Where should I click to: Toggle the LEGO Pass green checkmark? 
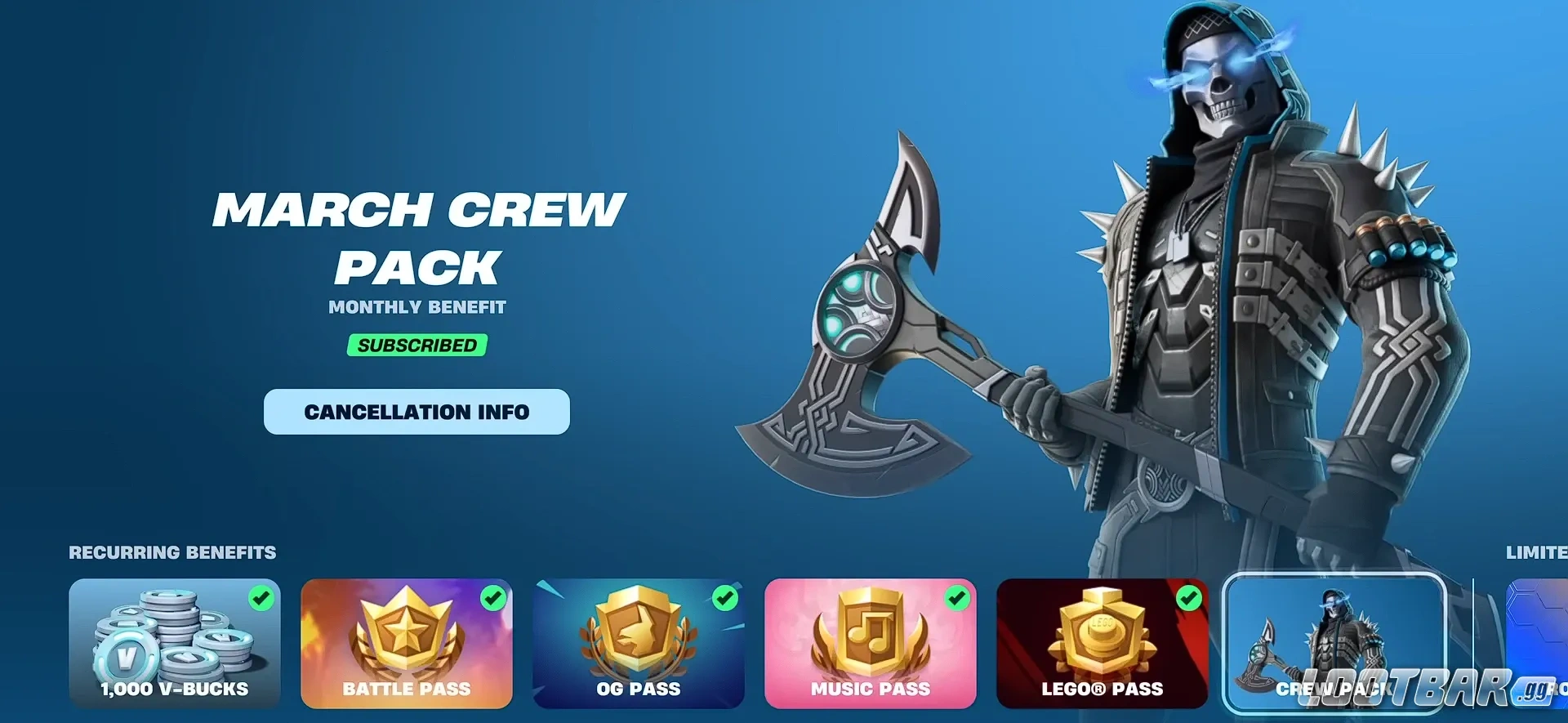click(1189, 599)
